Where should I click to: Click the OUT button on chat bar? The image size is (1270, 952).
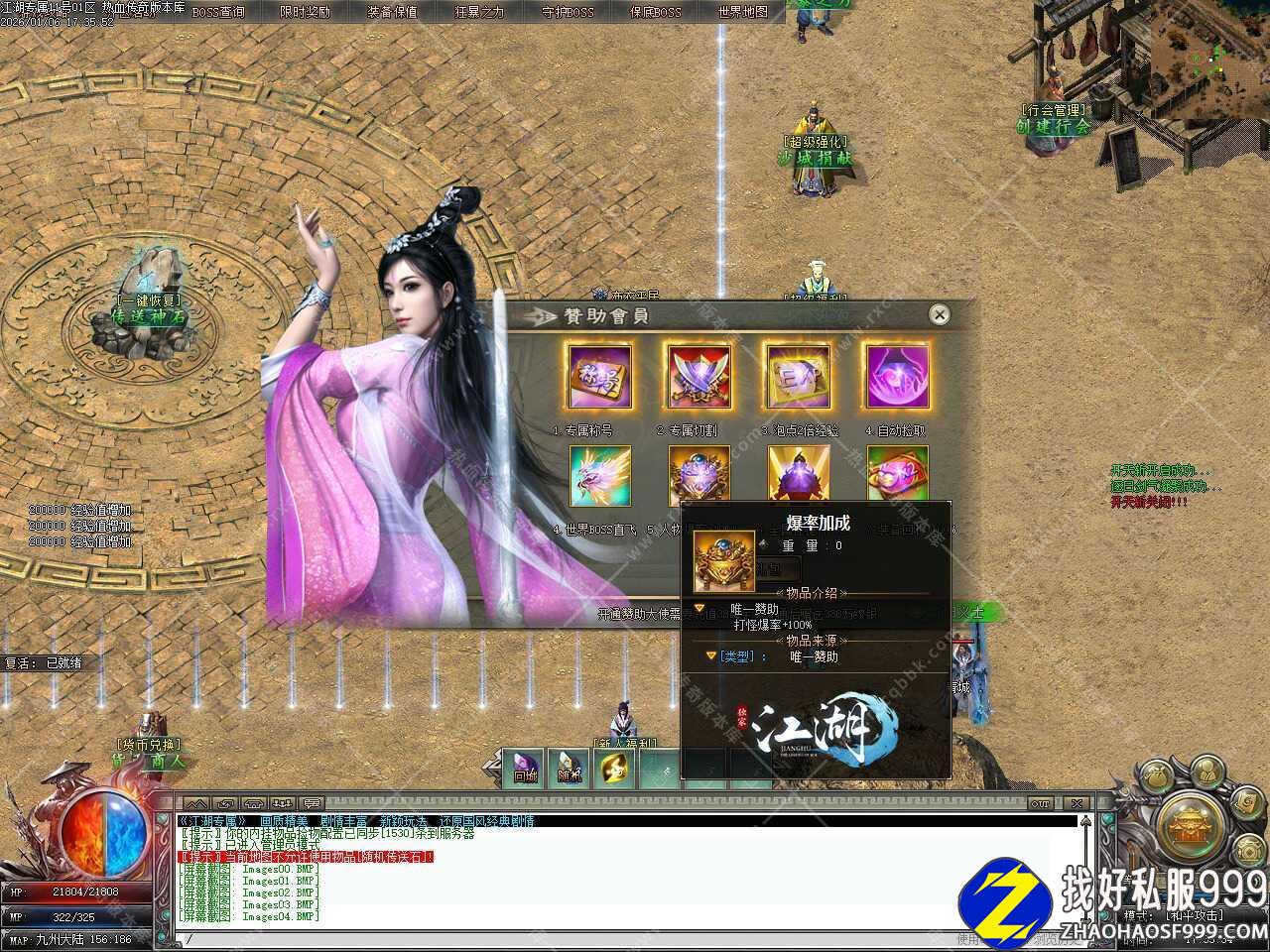click(1040, 802)
